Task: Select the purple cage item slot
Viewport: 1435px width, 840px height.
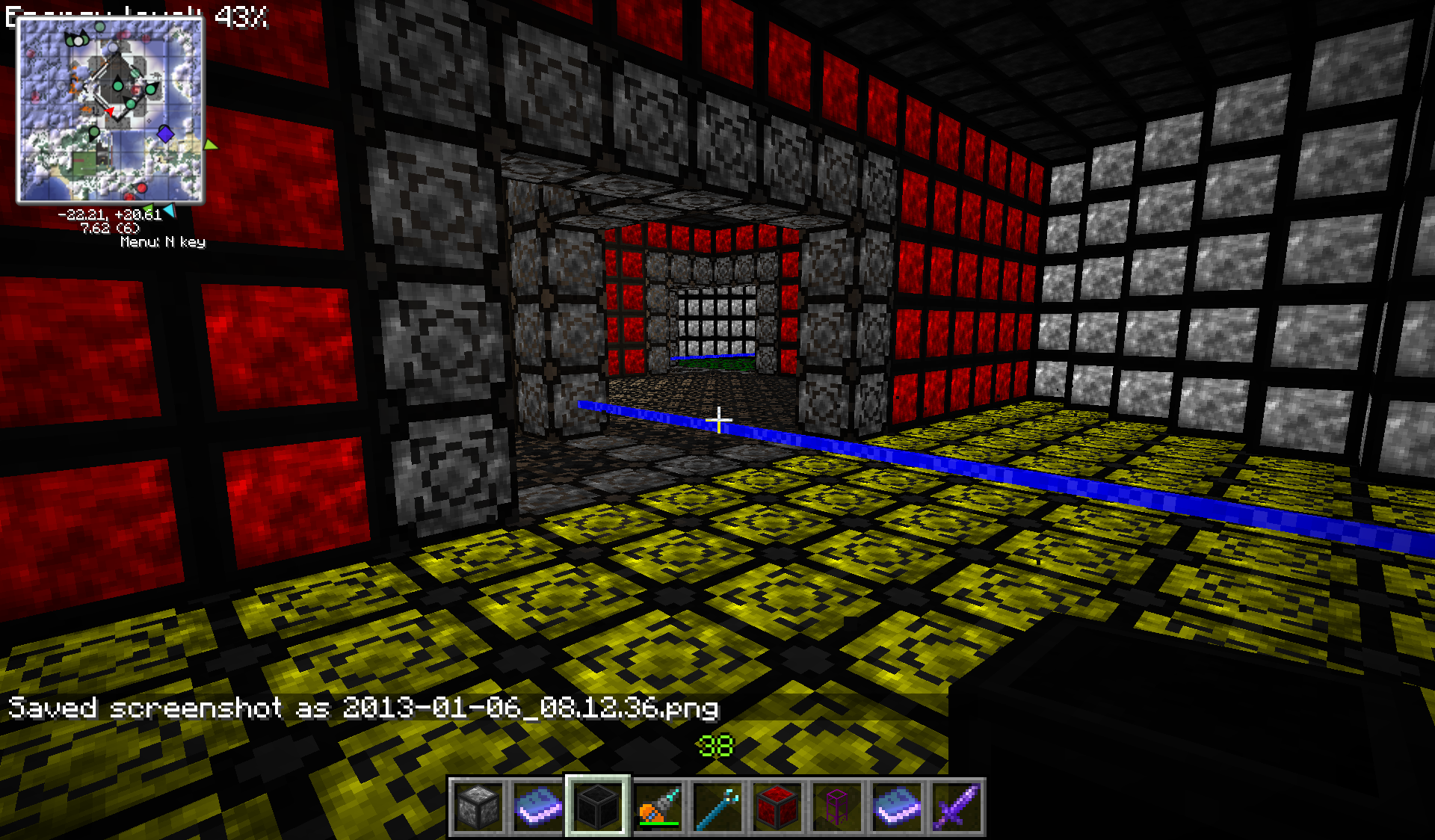Action: [x=836, y=806]
